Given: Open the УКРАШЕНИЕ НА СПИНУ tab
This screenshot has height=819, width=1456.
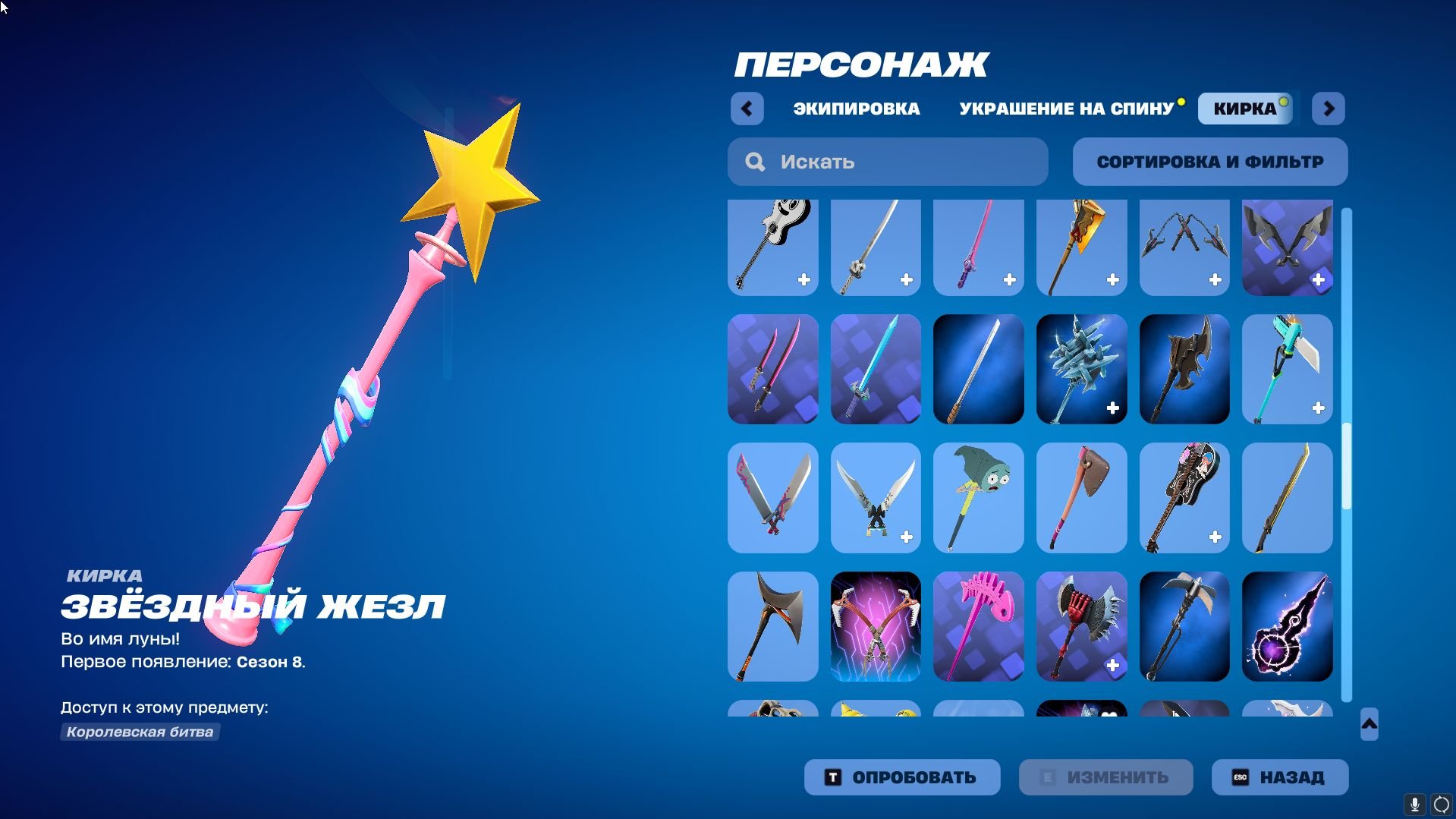Looking at the screenshot, I should 1065,108.
